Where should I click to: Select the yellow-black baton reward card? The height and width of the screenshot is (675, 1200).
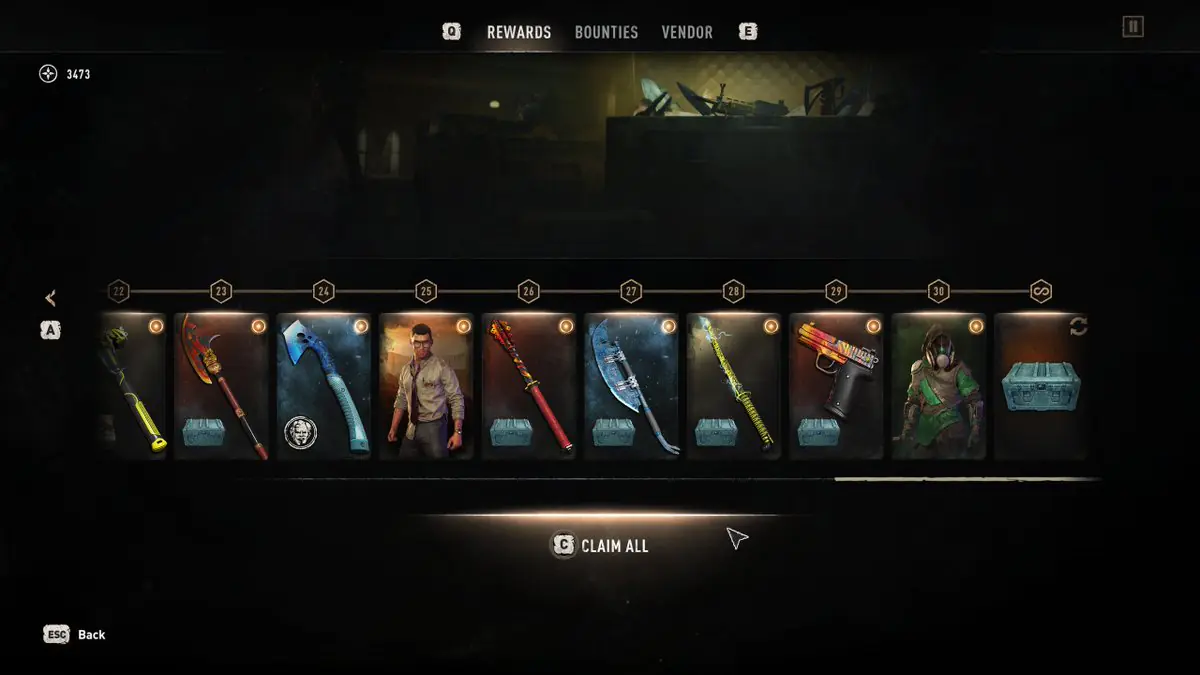(x=132, y=386)
